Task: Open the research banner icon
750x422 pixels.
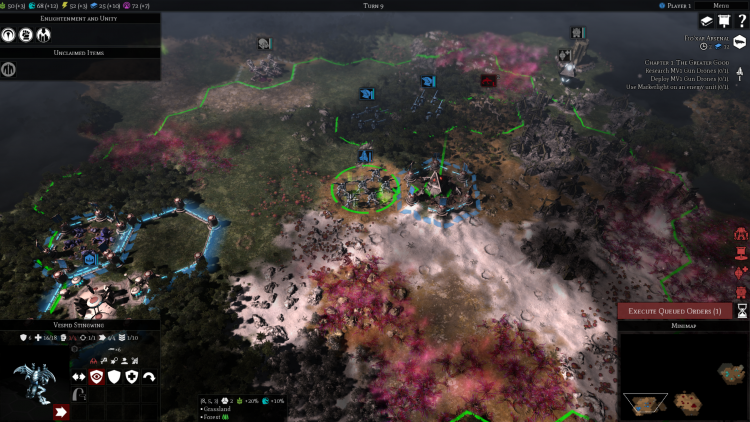Action: pyautogui.click(x=723, y=21)
